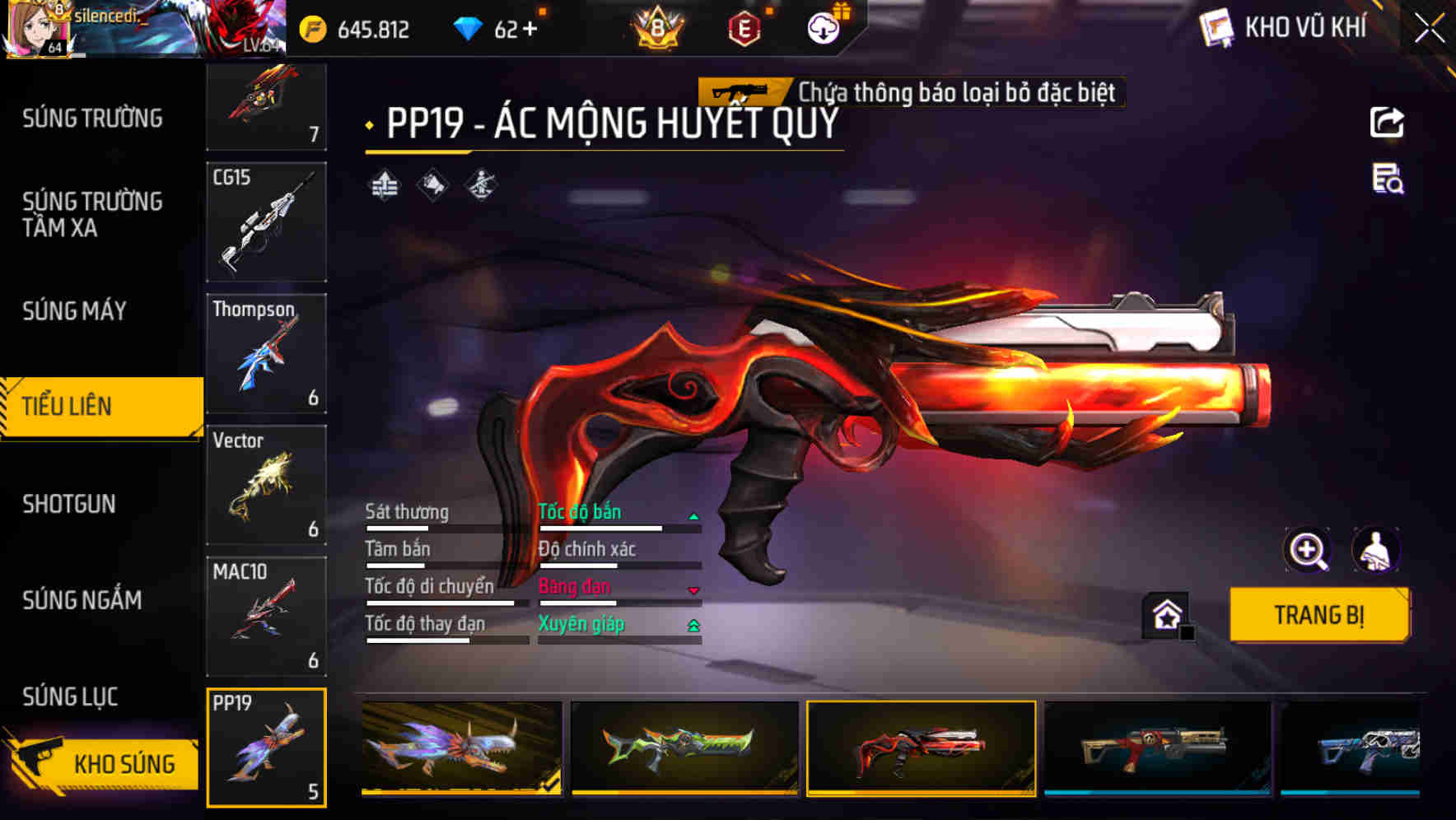Image resolution: width=1456 pixels, height=820 pixels.
Task: Open the share icon at top right
Action: point(1387,122)
